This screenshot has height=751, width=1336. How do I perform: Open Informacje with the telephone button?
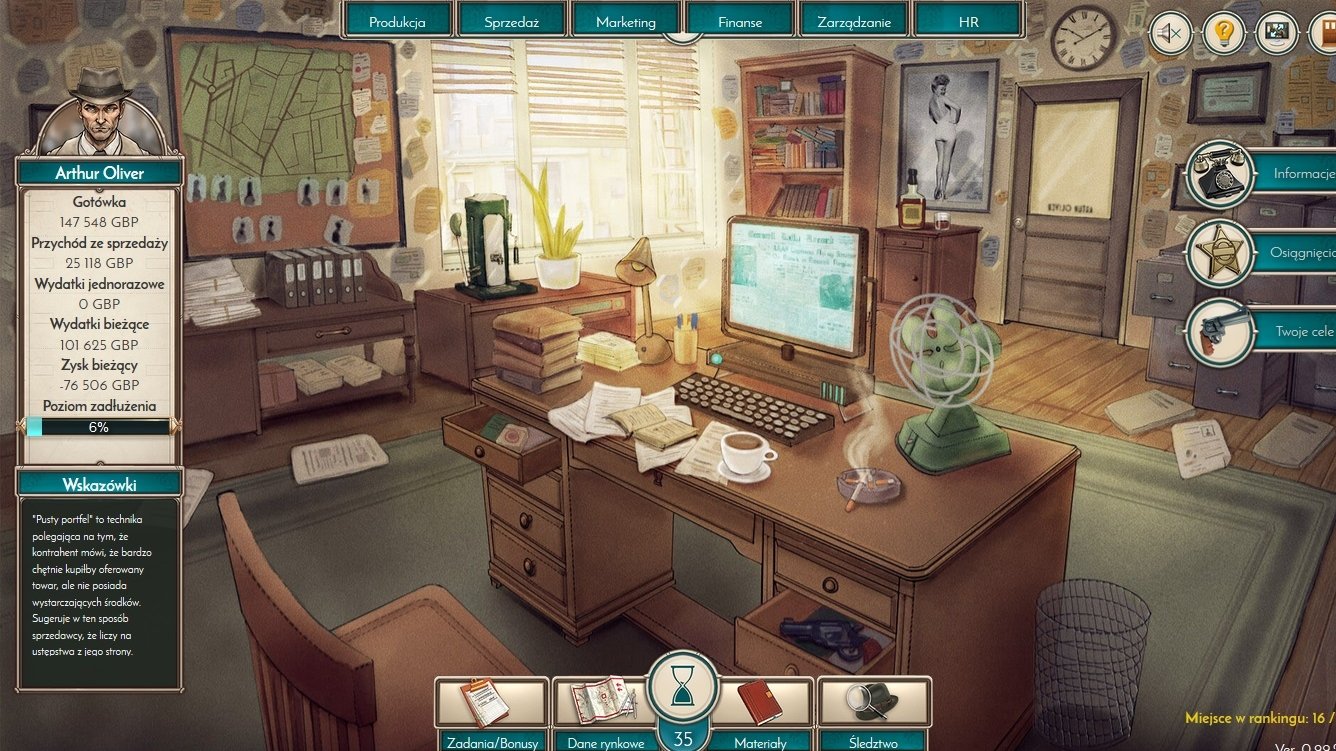point(1220,174)
